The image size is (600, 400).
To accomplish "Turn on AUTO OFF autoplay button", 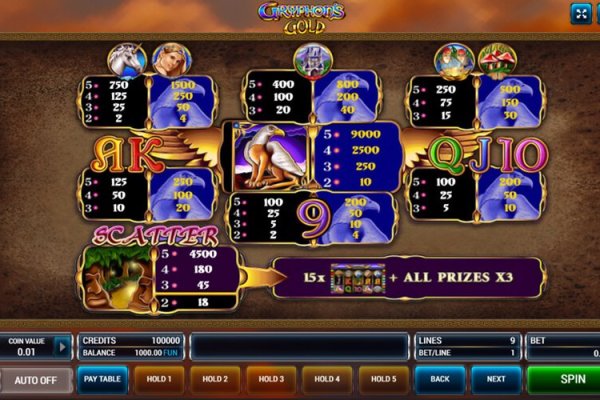I will click(x=36, y=380).
